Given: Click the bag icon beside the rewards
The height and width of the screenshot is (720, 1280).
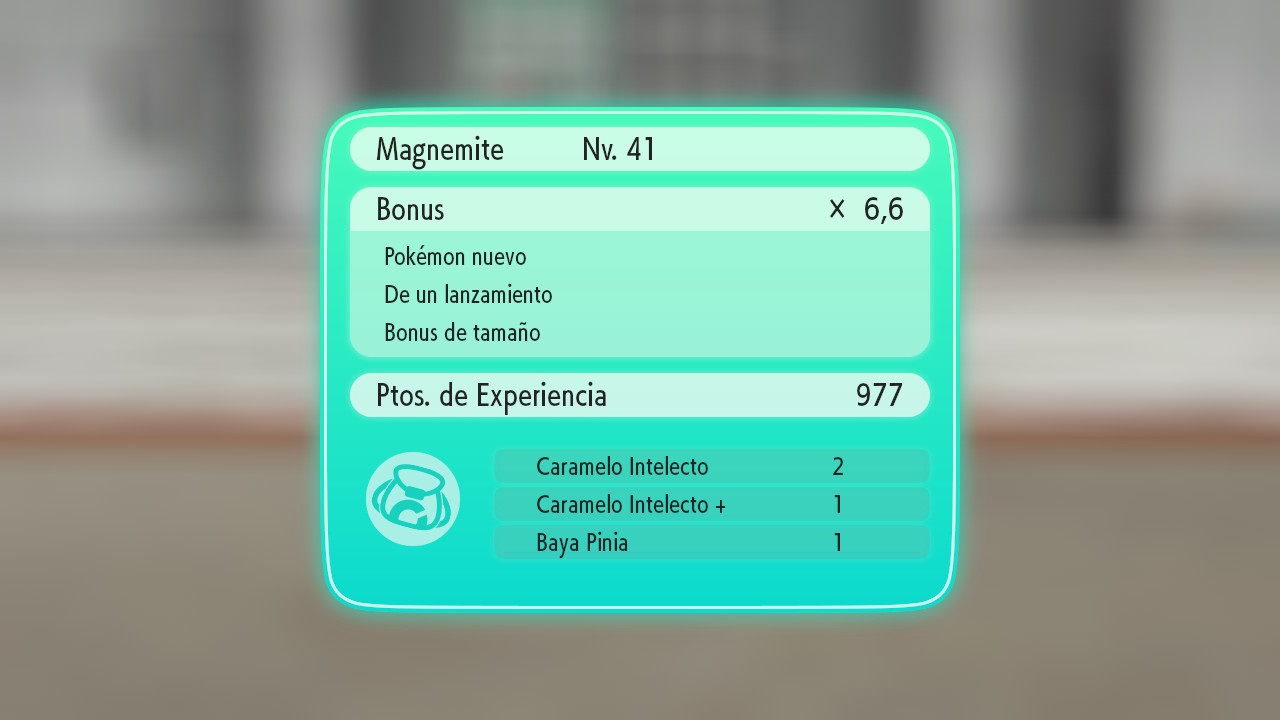Looking at the screenshot, I should tap(413, 499).
